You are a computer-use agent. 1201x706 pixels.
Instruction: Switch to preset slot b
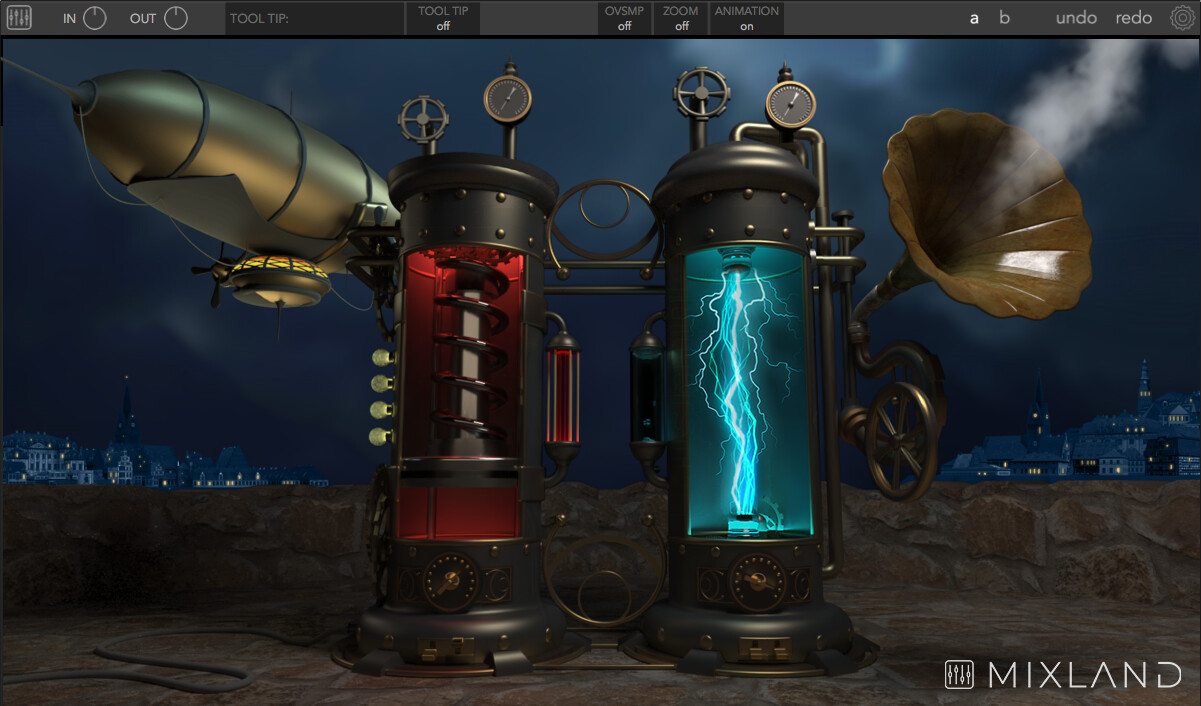pos(1005,18)
